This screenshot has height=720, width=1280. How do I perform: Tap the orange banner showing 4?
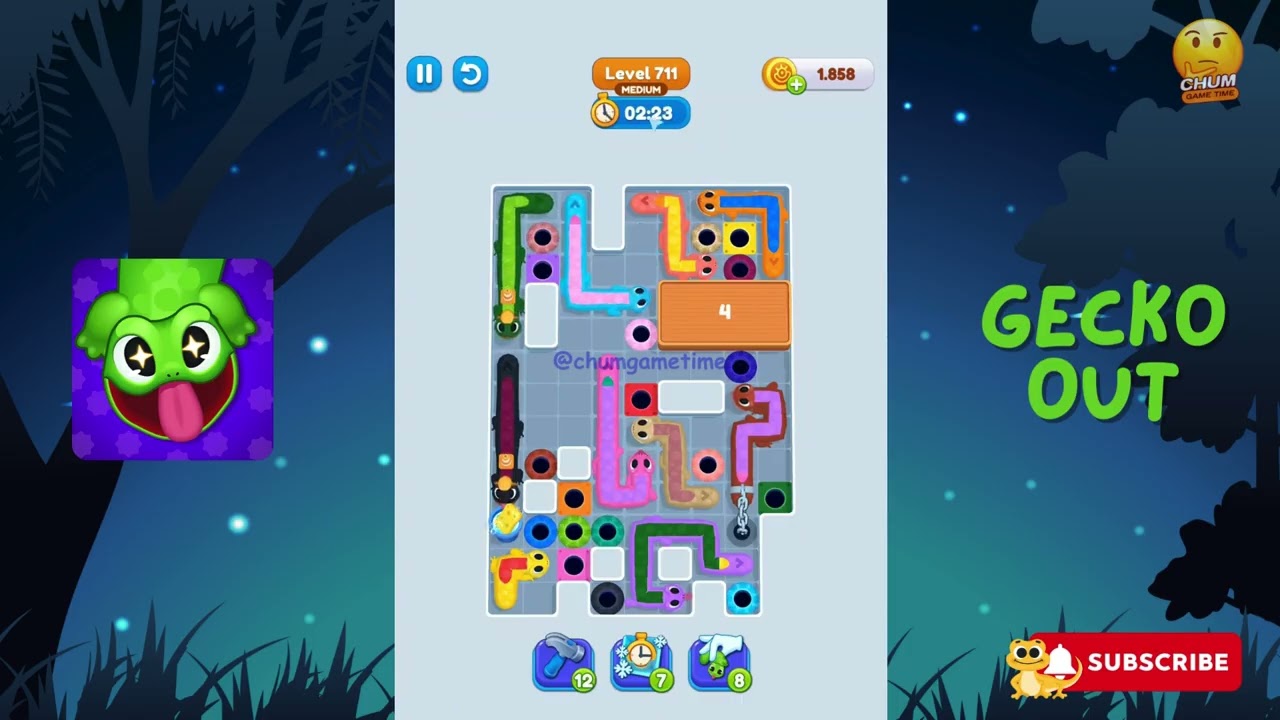pos(724,313)
